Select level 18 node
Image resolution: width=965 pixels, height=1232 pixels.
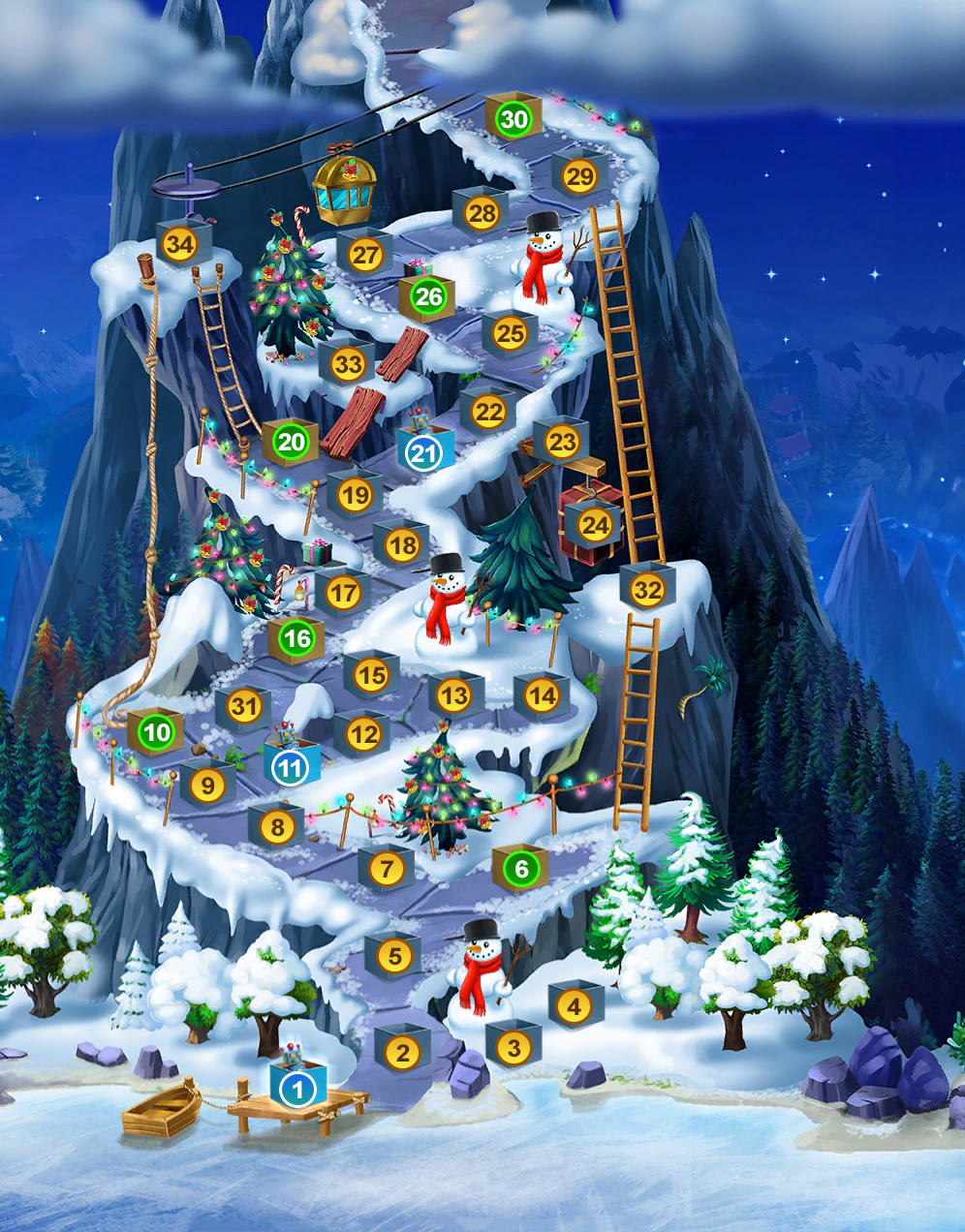402,545
